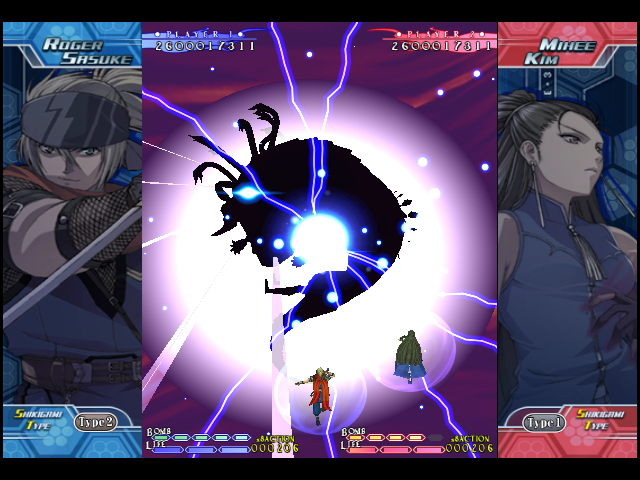Select the Type1 shikigami badge
The image size is (640, 480).
point(544,422)
